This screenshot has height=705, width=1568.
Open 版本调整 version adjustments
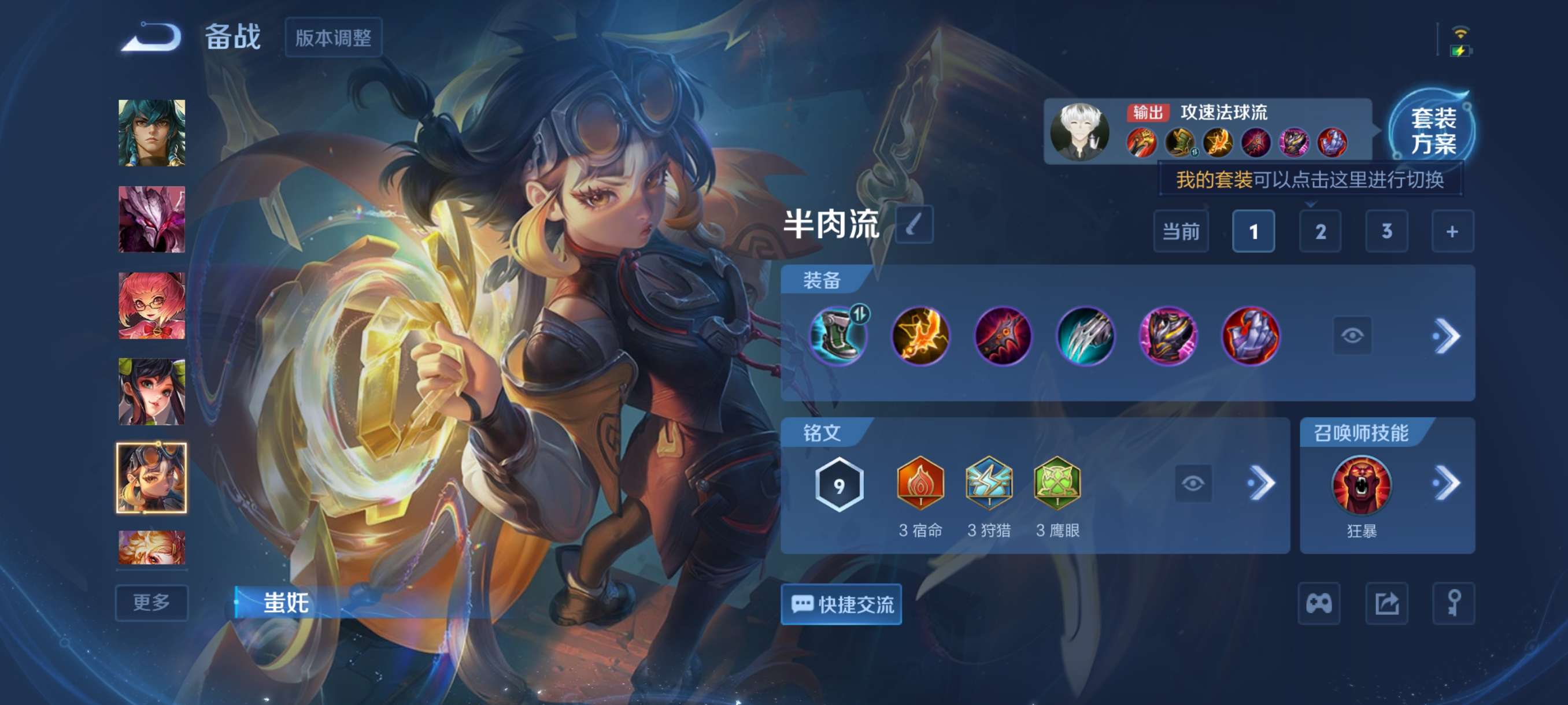pos(334,38)
